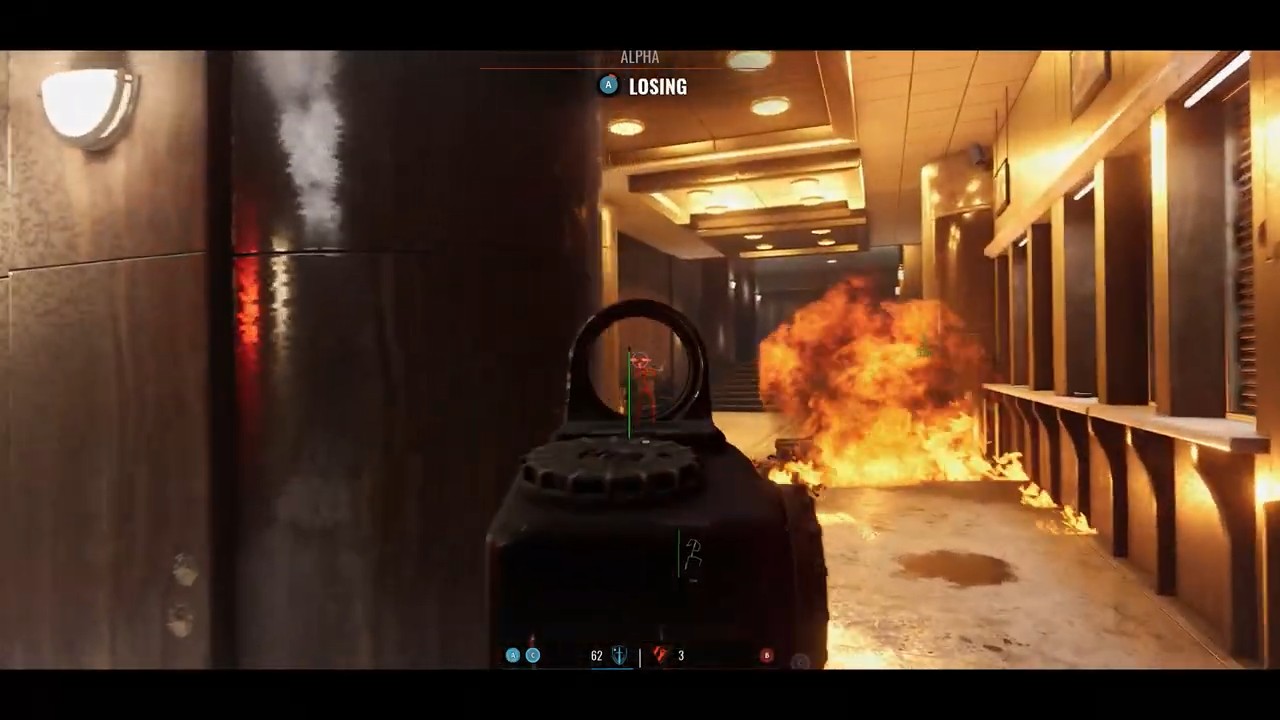This screenshot has width=1280, height=720.
Task: Click the red enemy faction emblem
Action: click(661, 654)
